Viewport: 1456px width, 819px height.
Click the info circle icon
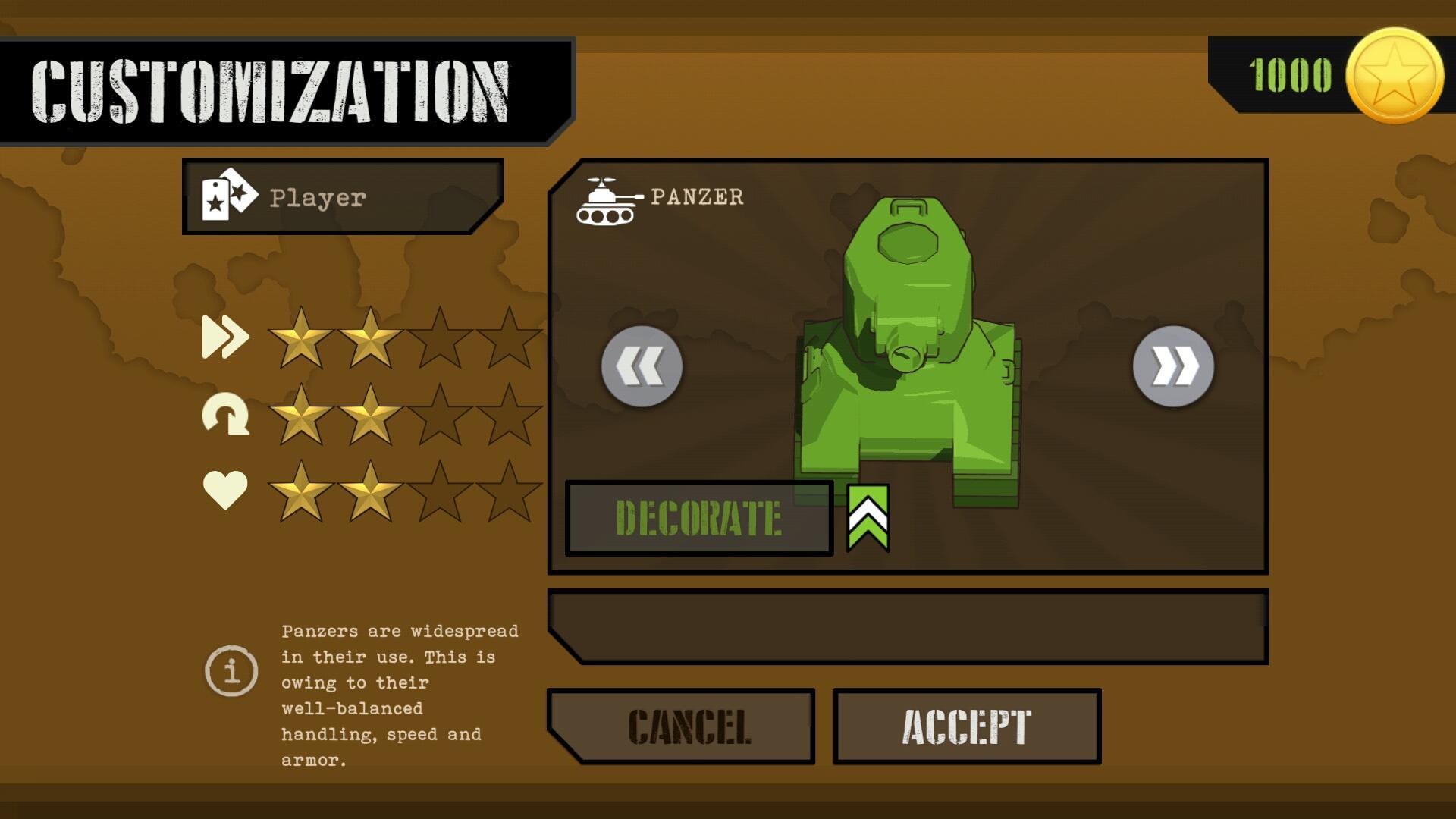tap(231, 670)
